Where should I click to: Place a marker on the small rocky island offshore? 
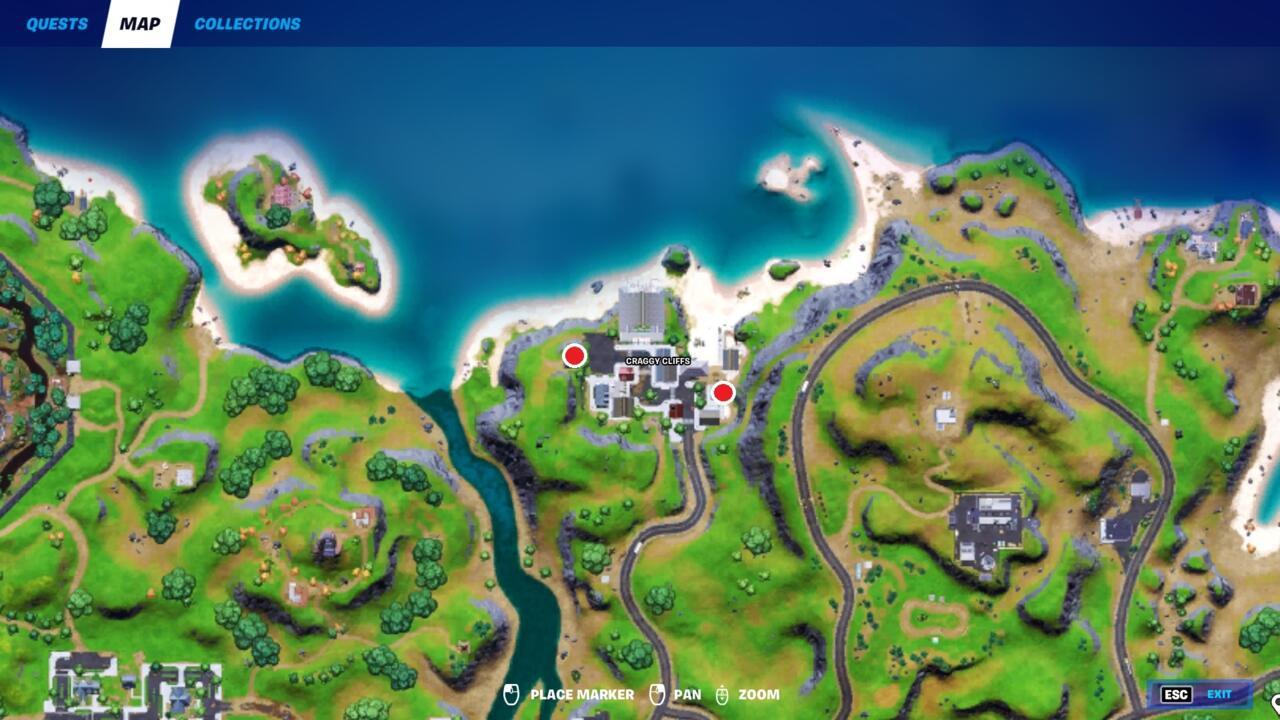point(790,175)
